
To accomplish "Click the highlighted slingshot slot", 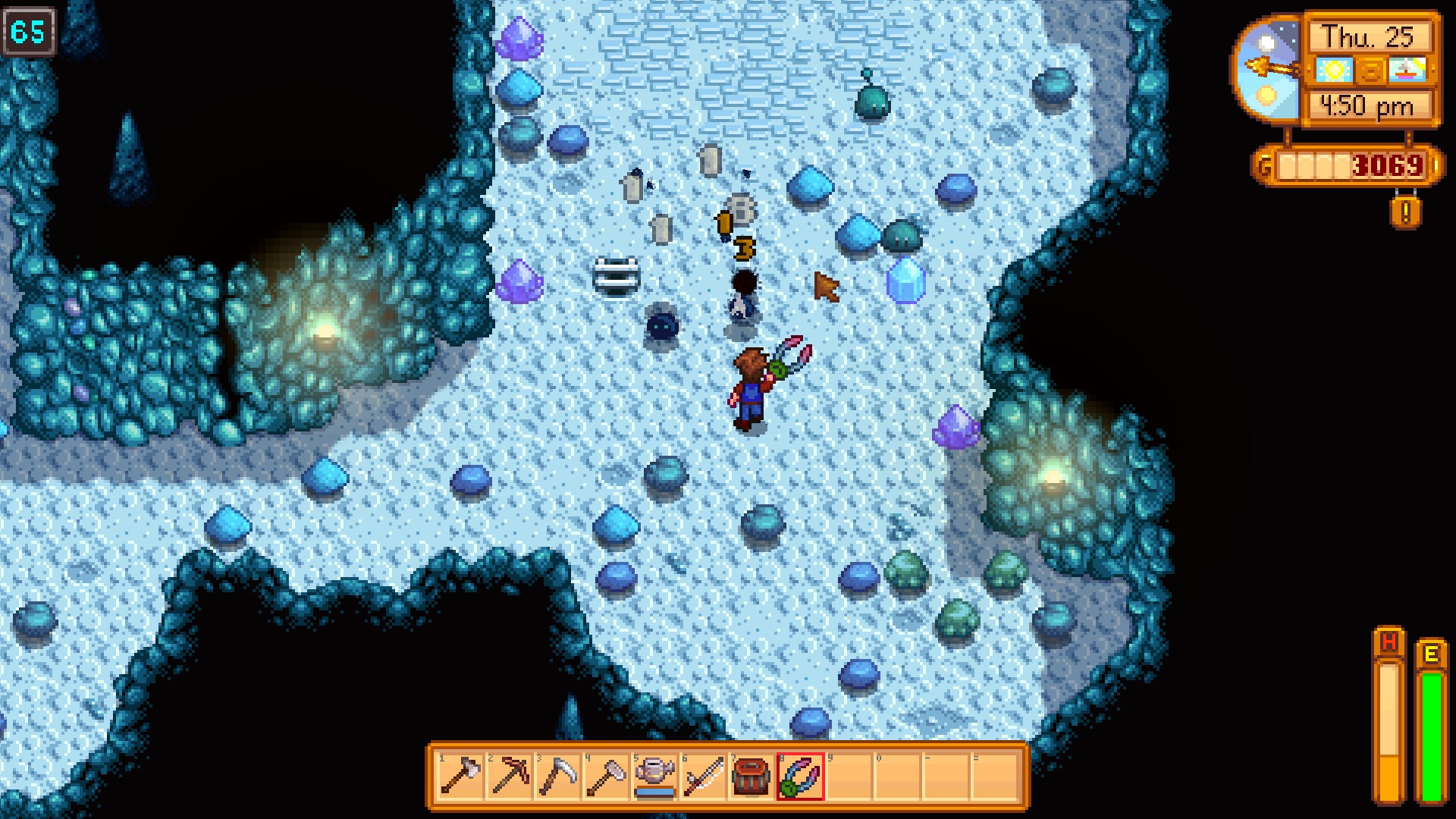I will coord(800,776).
